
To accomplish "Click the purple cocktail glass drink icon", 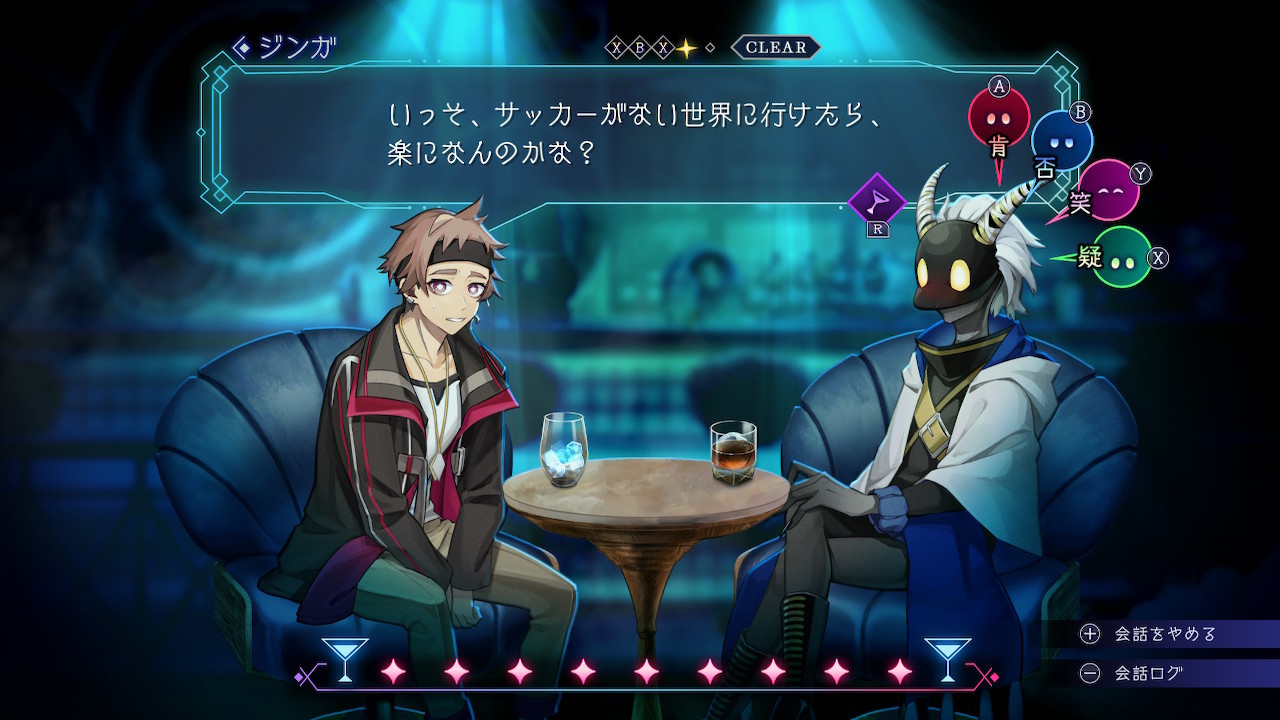I will click(877, 203).
